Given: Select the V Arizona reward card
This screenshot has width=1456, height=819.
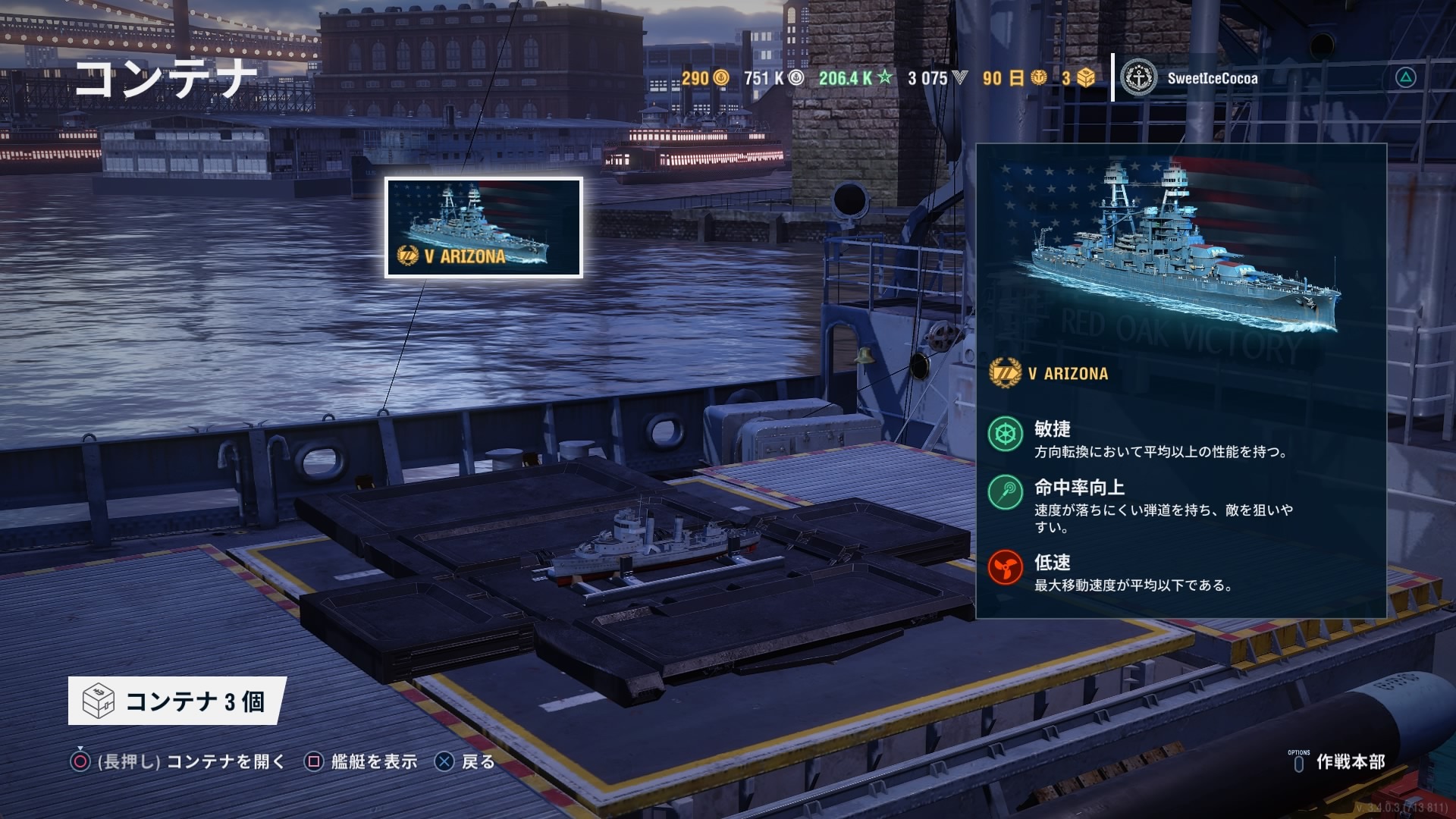Looking at the screenshot, I should pyautogui.click(x=484, y=227).
